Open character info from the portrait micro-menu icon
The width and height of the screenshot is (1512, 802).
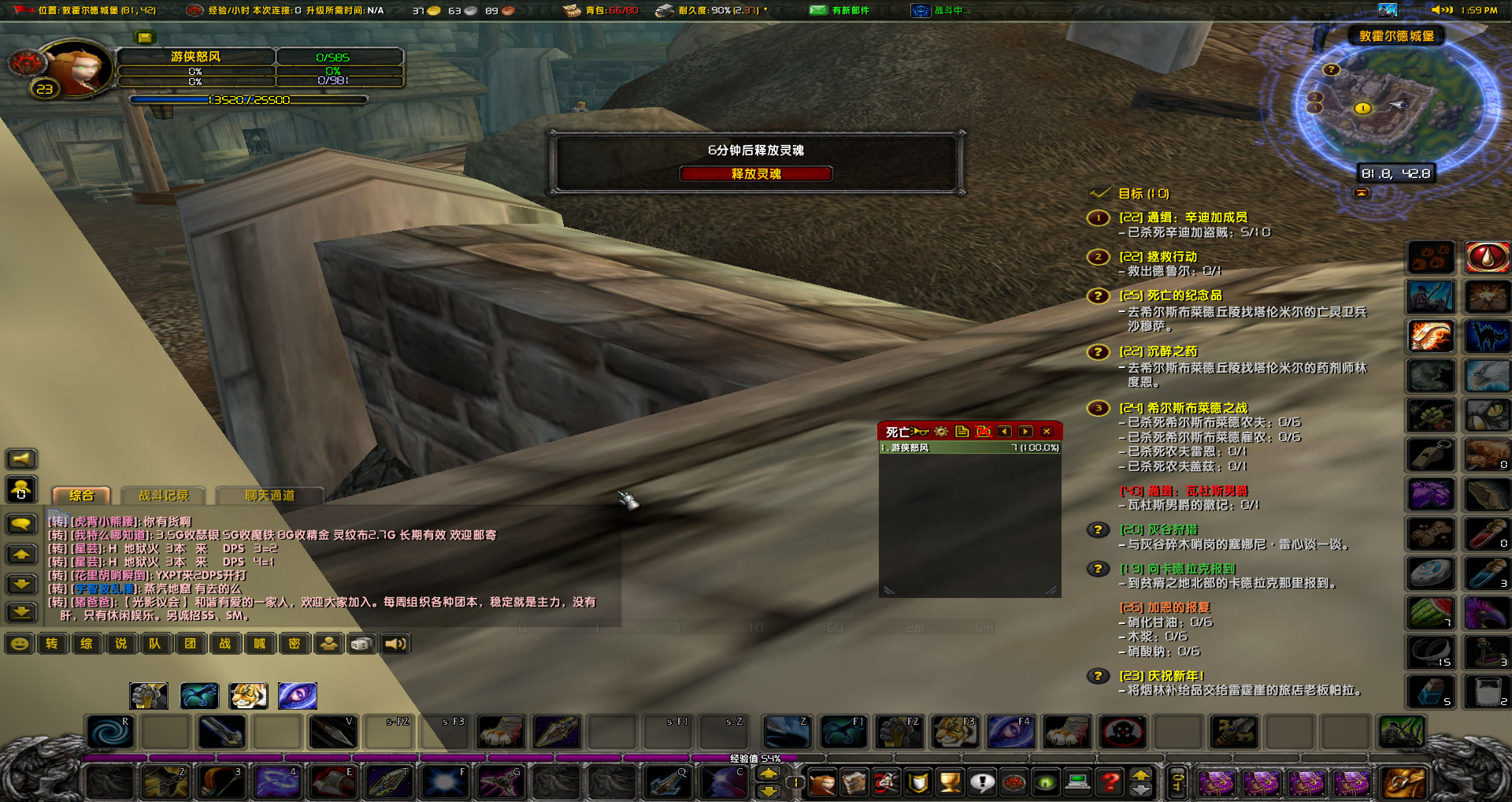tap(822, 784)
